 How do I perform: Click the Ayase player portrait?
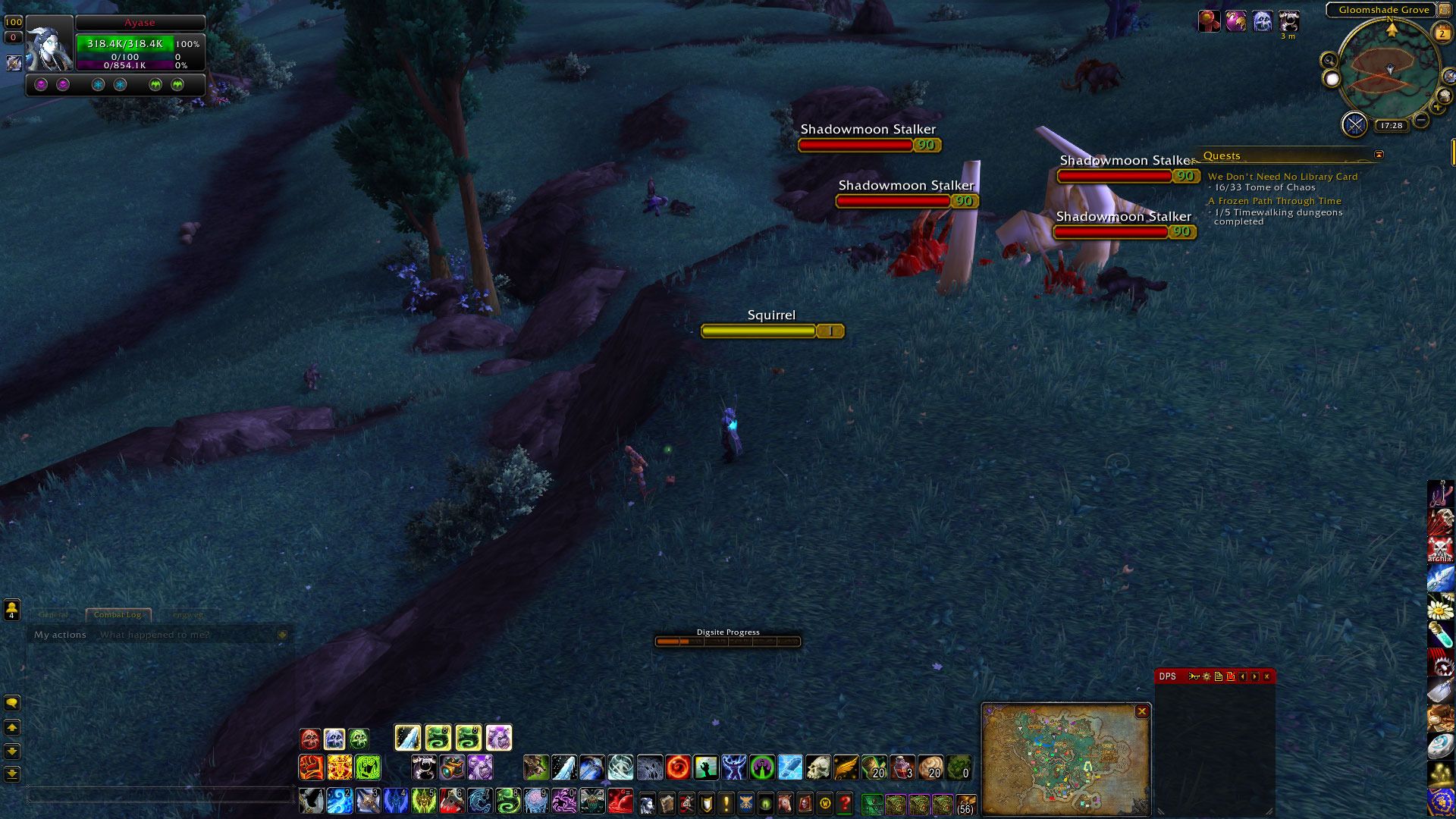49,44
